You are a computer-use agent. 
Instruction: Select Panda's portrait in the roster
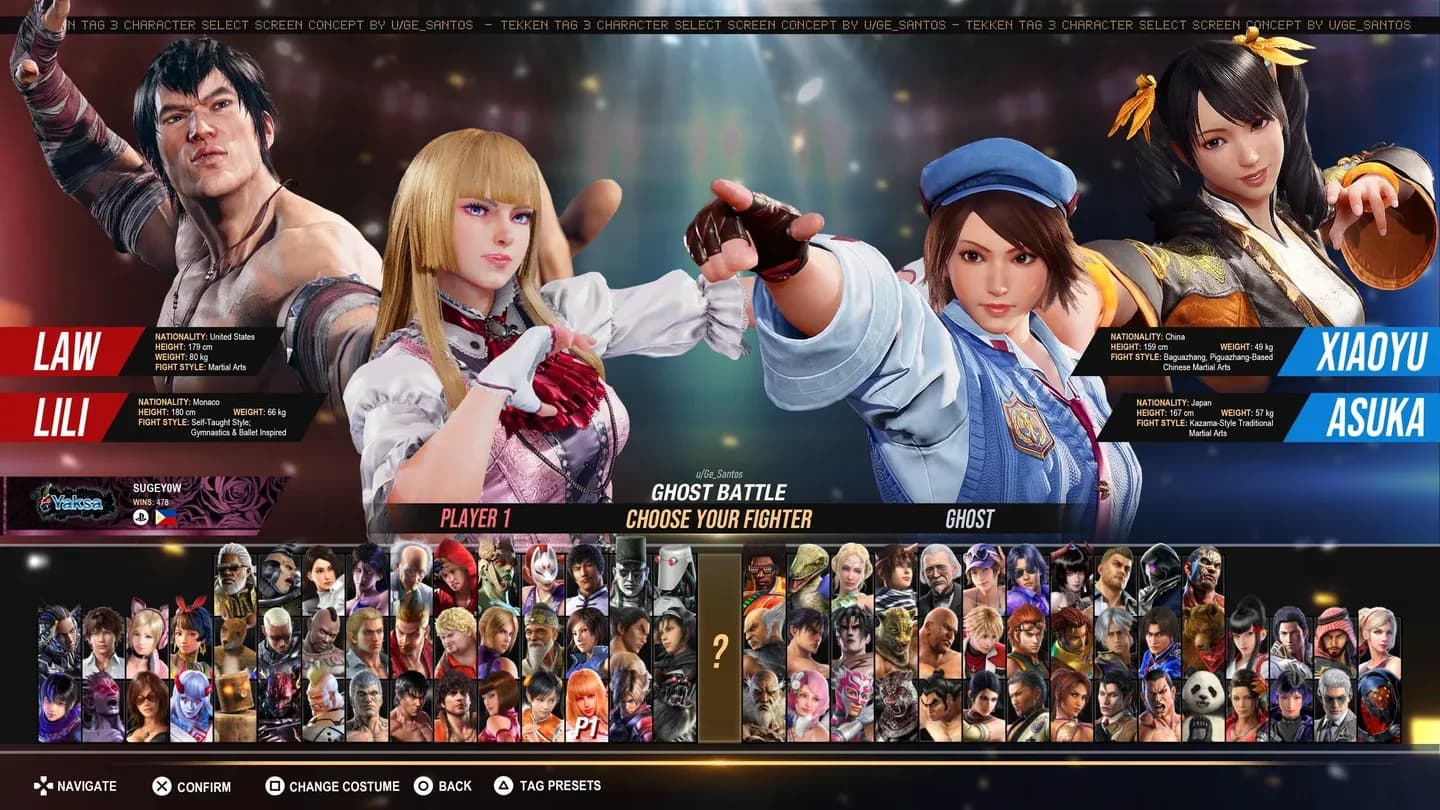pyautogui.click(x=1202, y=700)
